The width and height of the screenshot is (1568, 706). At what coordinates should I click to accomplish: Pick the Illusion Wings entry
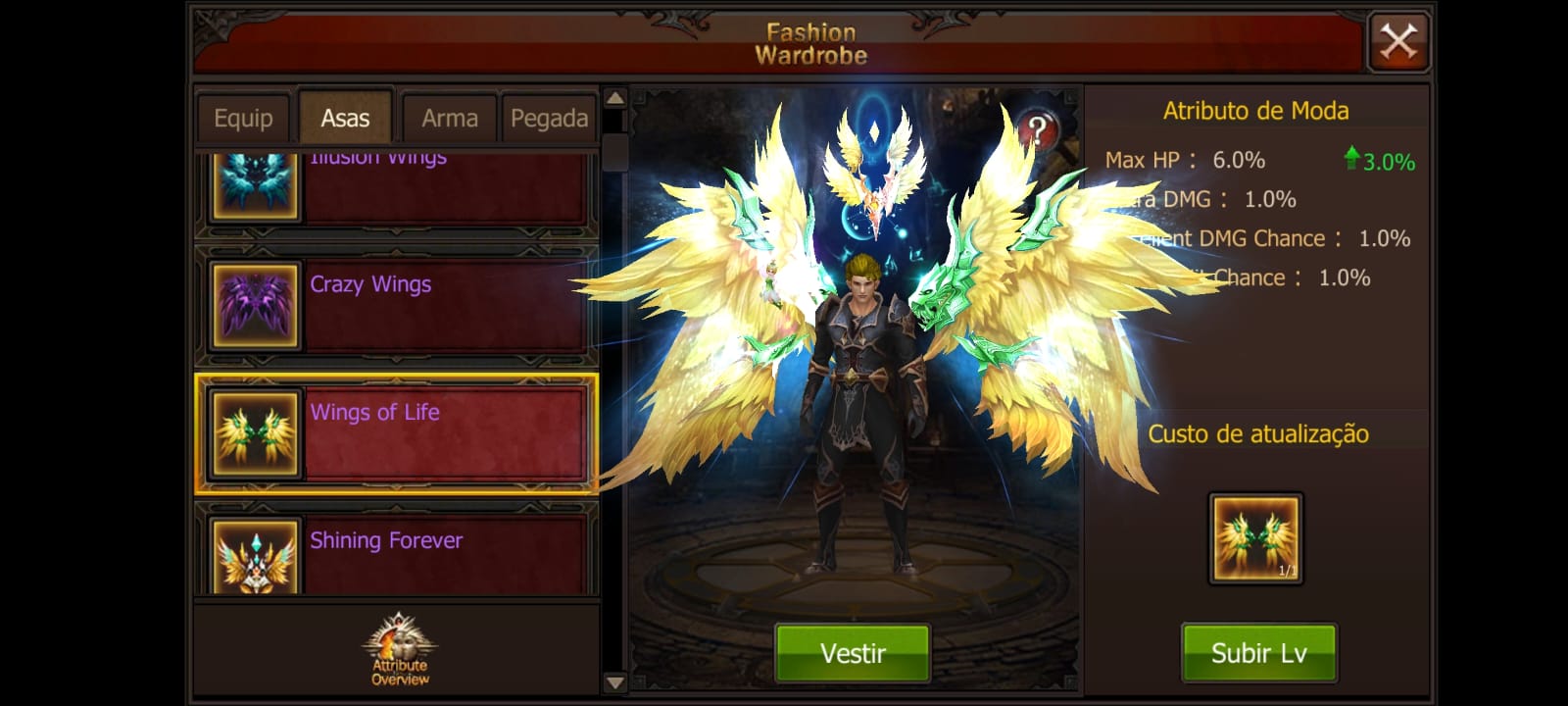pyautogui.click(x=397, y=188)
